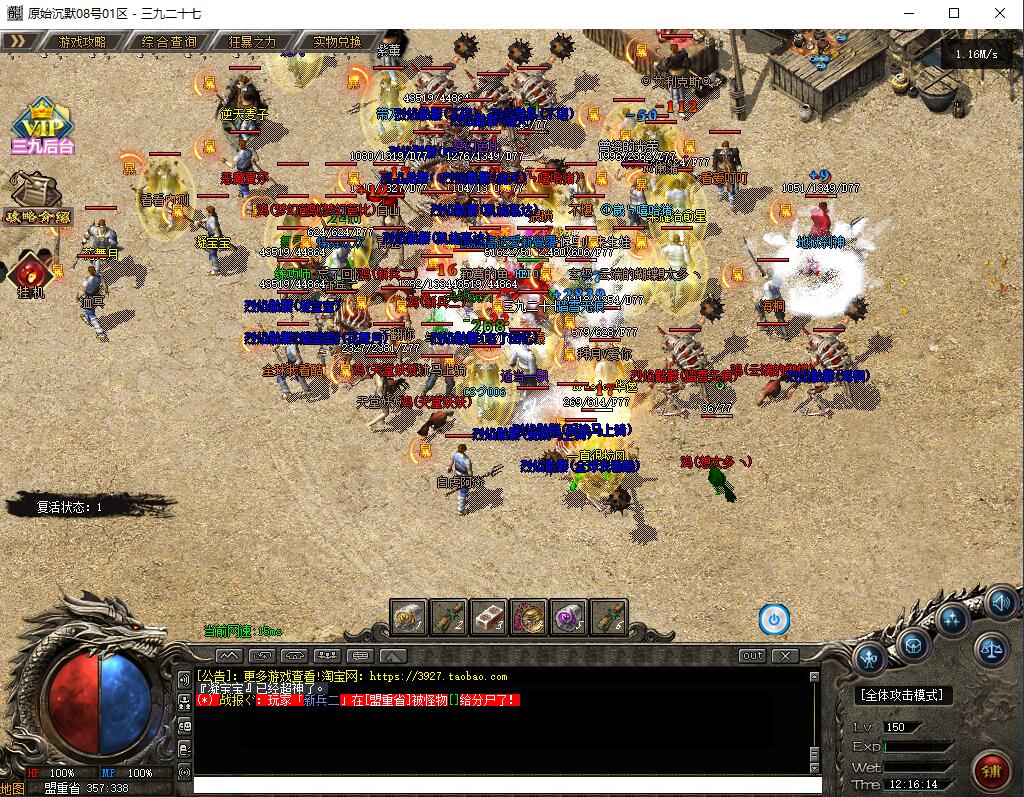
Task: Switch the 全体攻击模式 attack mode
Action: point(904,695)
